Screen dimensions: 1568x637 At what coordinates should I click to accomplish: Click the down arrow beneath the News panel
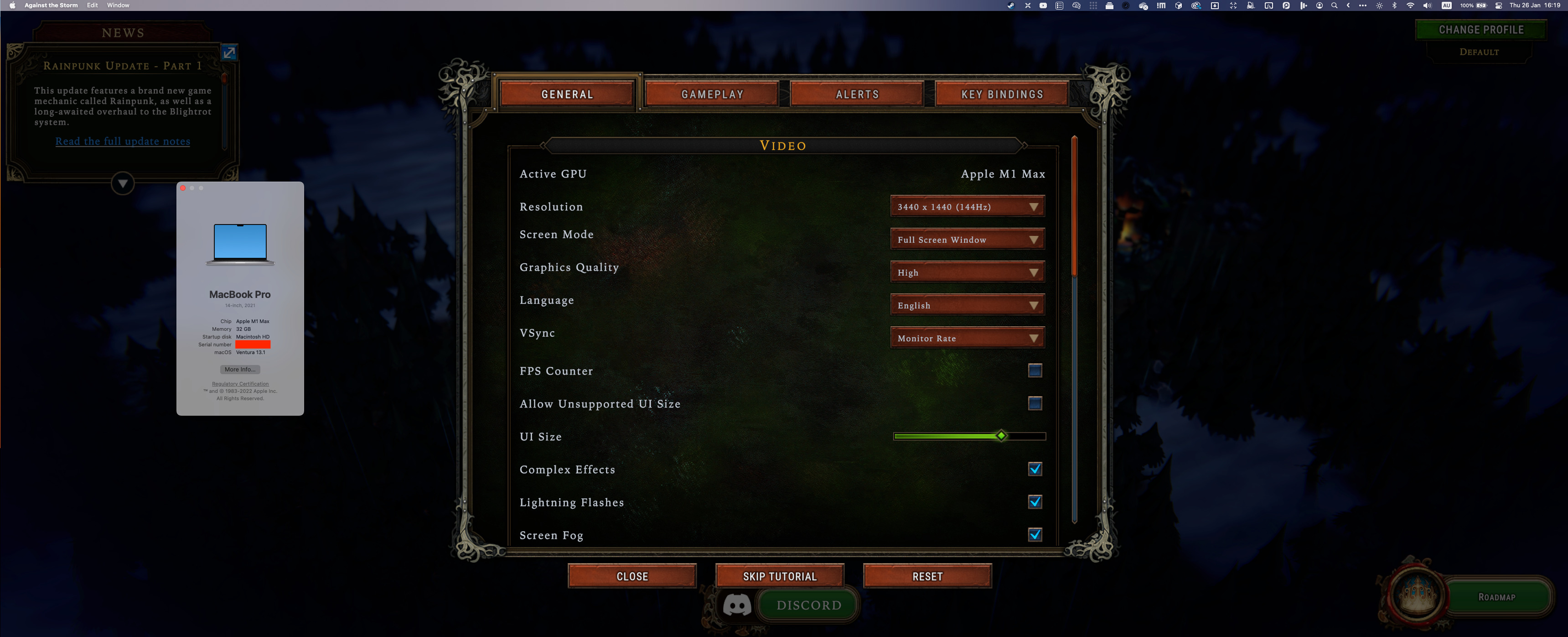coord(122,183)
